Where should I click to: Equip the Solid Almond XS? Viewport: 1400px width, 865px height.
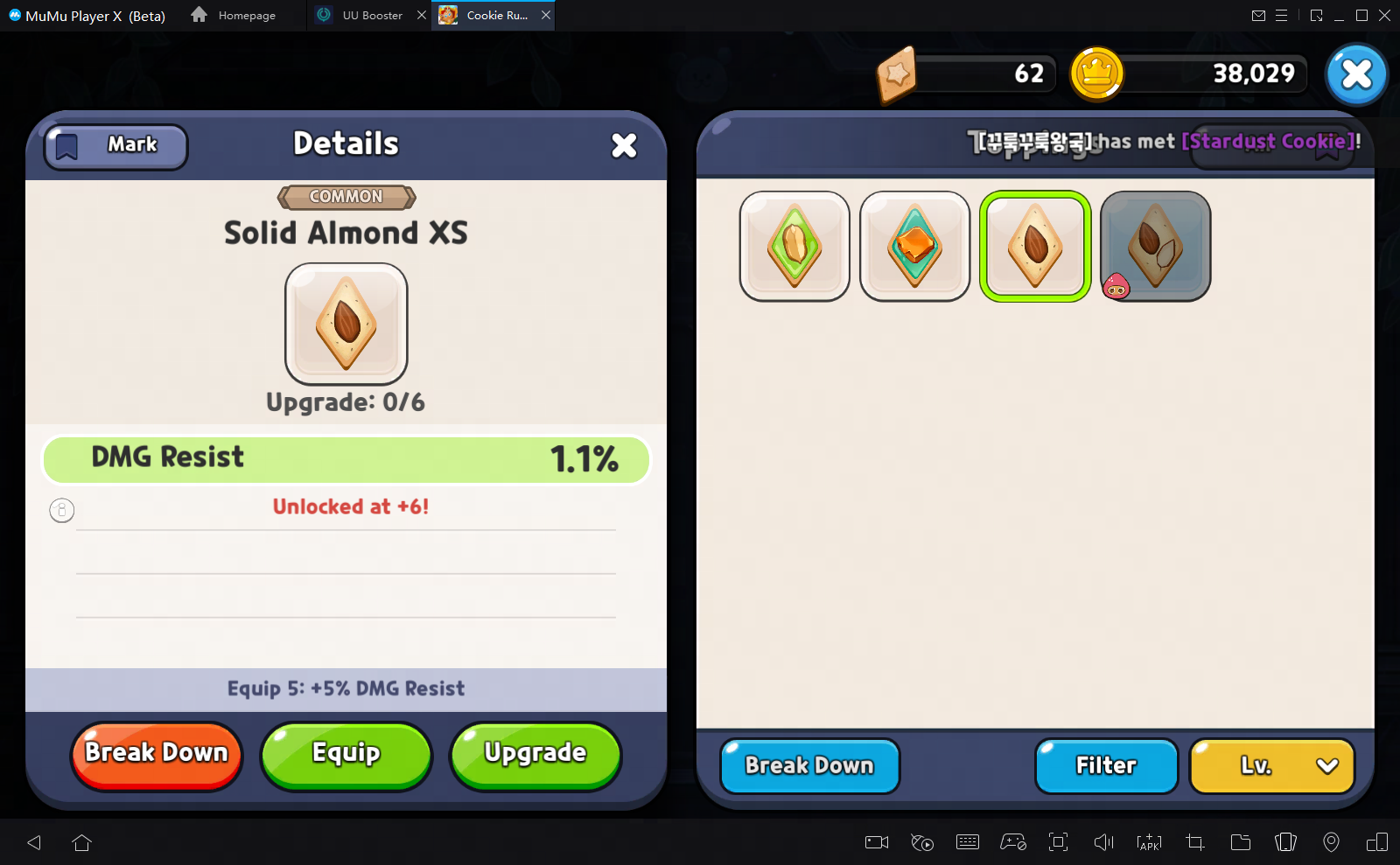(346, 753)
